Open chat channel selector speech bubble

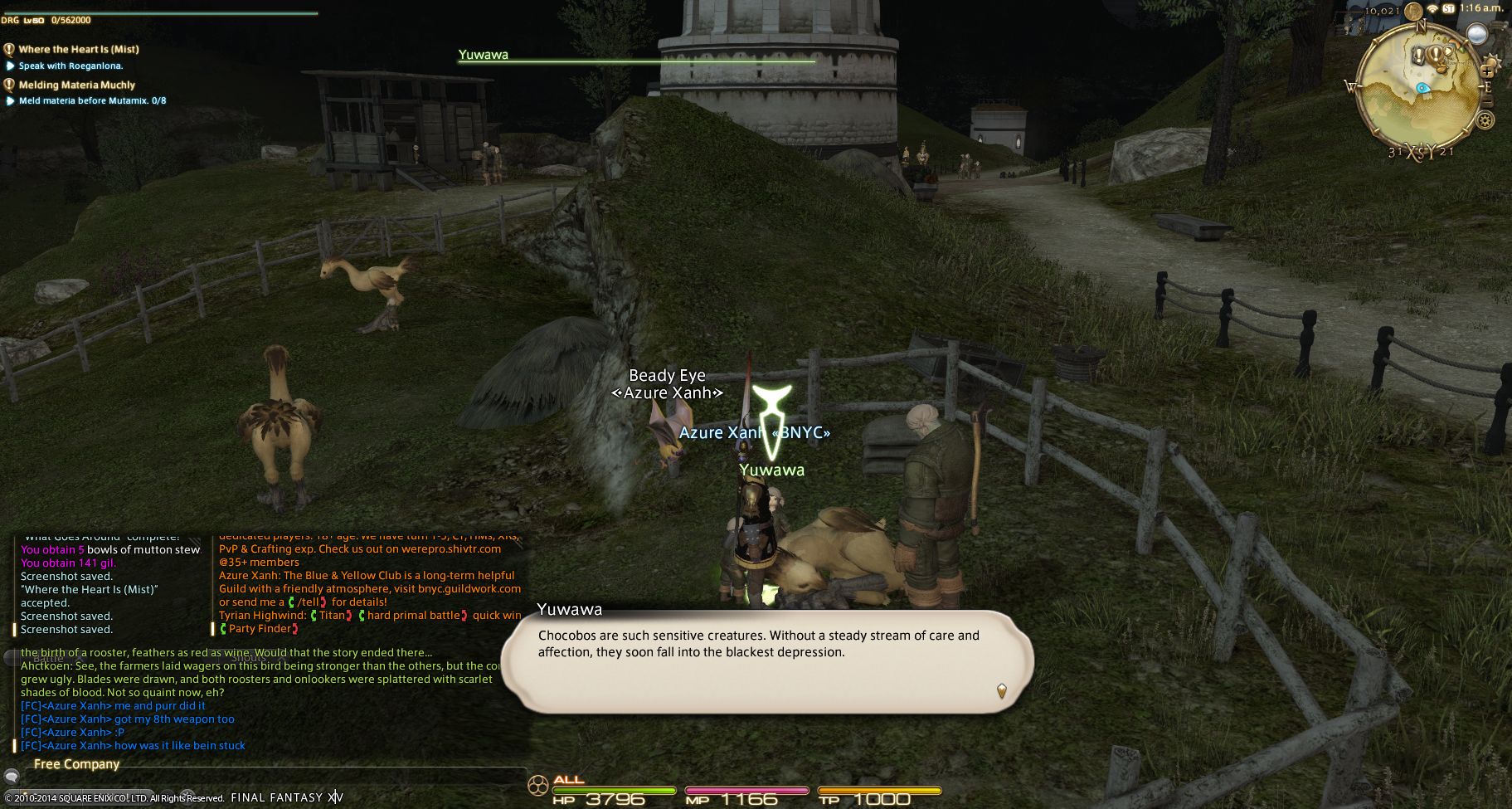coord(12,777)
